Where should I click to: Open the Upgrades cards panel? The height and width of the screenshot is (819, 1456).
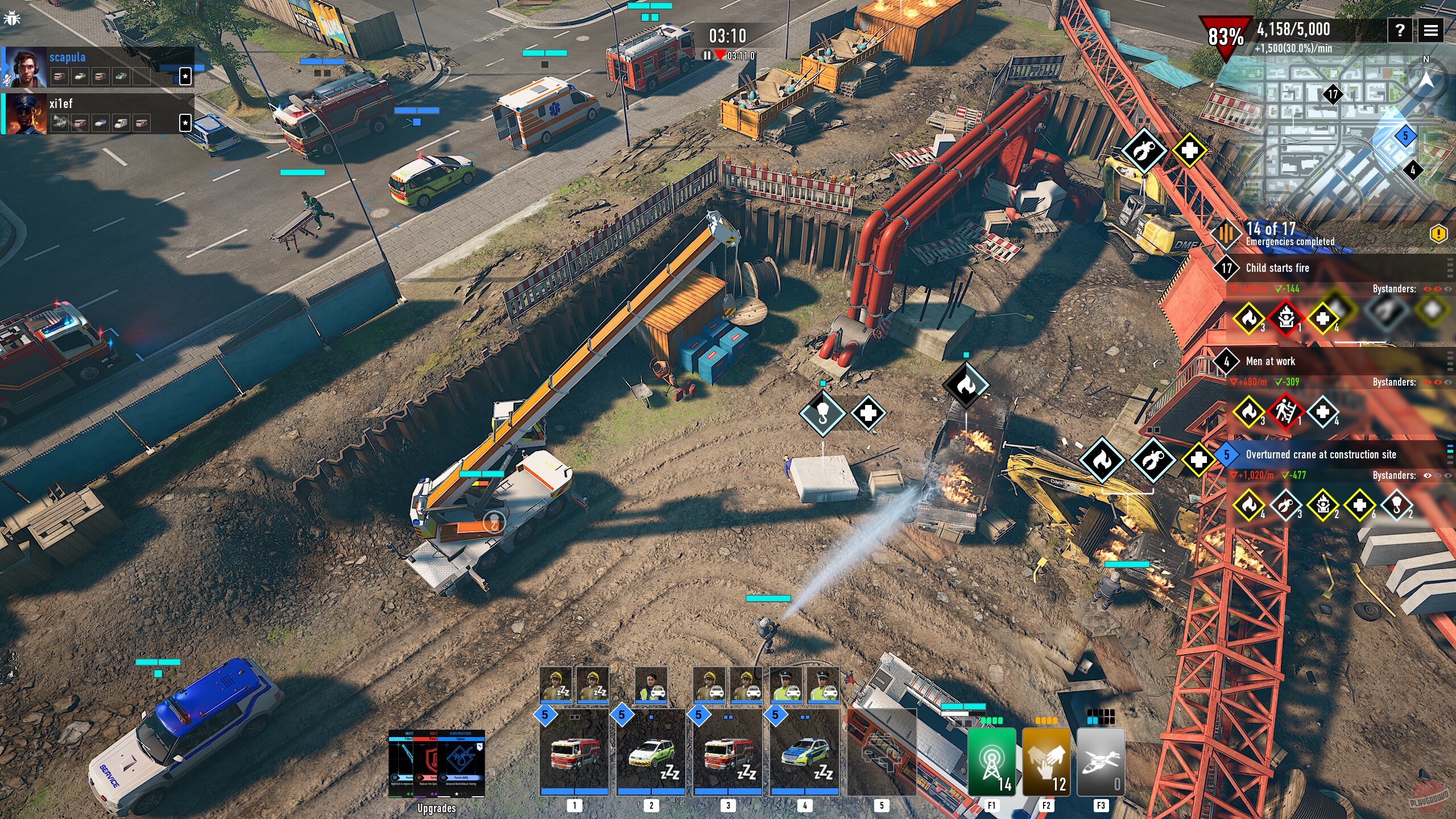click(436, 765)
